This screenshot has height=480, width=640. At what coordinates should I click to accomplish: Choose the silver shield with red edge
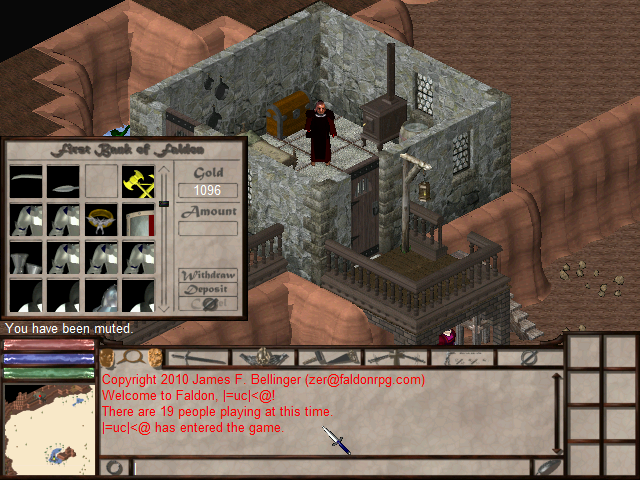tap(138, 219)
